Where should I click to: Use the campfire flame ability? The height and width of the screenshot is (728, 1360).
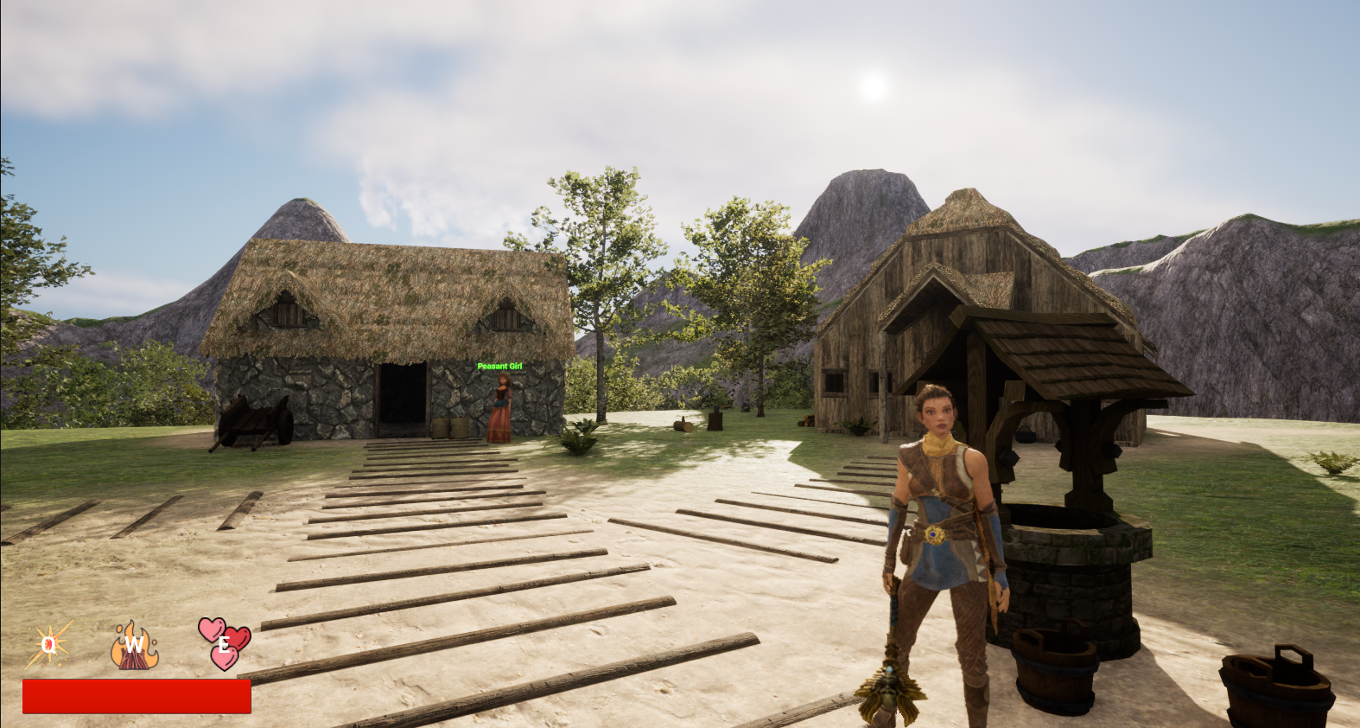(134, 645)
